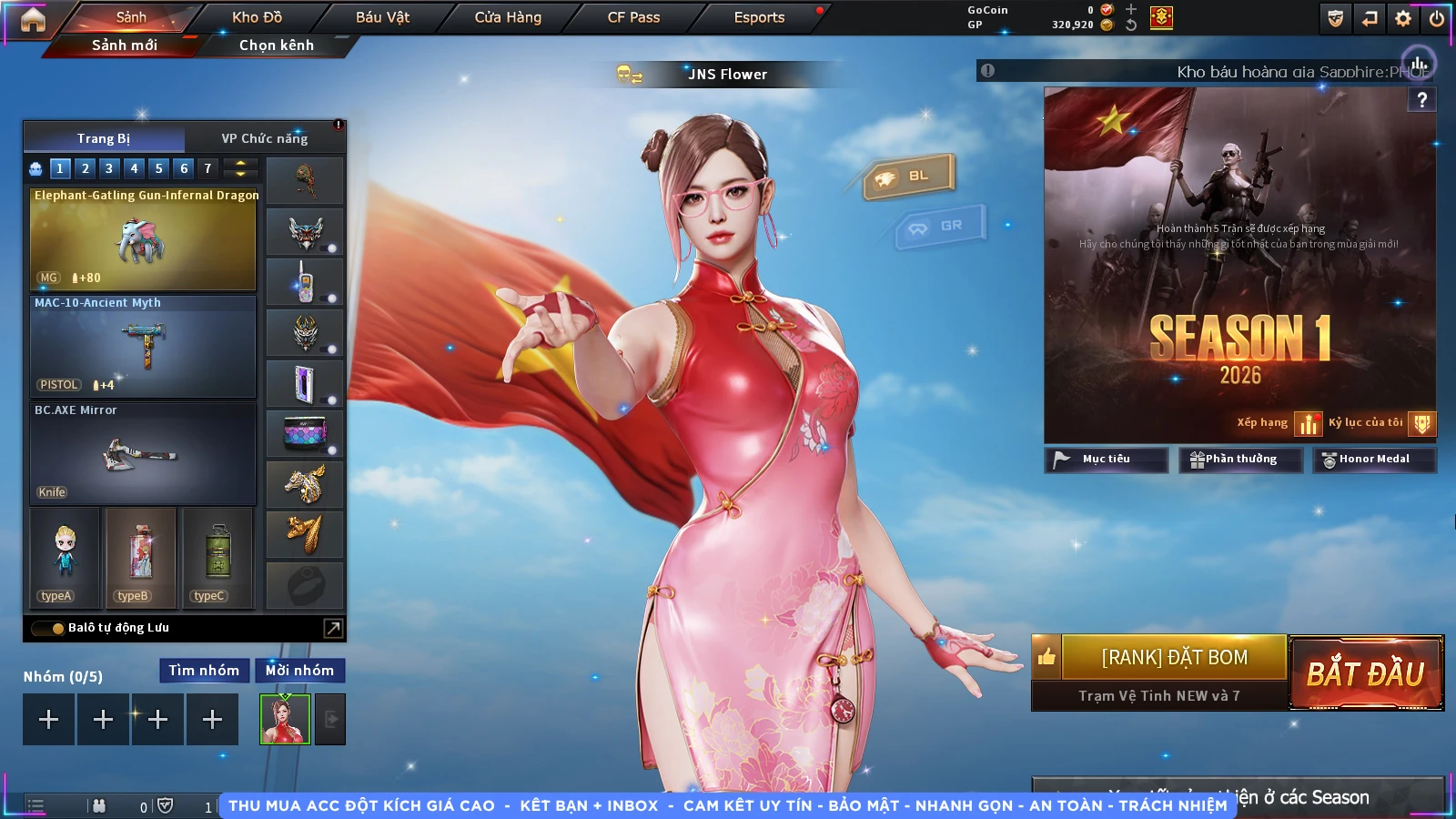Open settings with the gear icon
Screen dimensions: 1456x819
pos(1403,18)
